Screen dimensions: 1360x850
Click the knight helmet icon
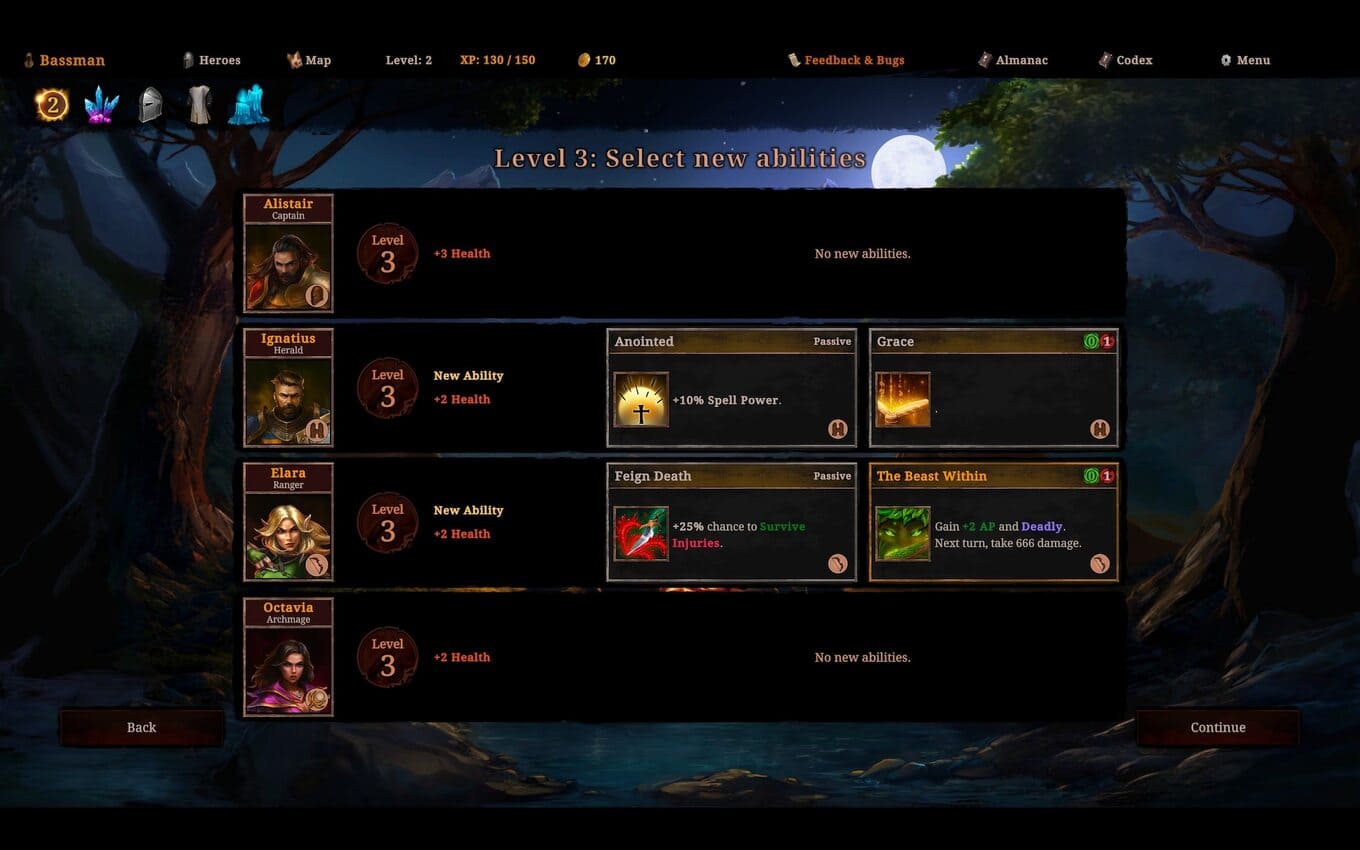[x=150, y=105]
